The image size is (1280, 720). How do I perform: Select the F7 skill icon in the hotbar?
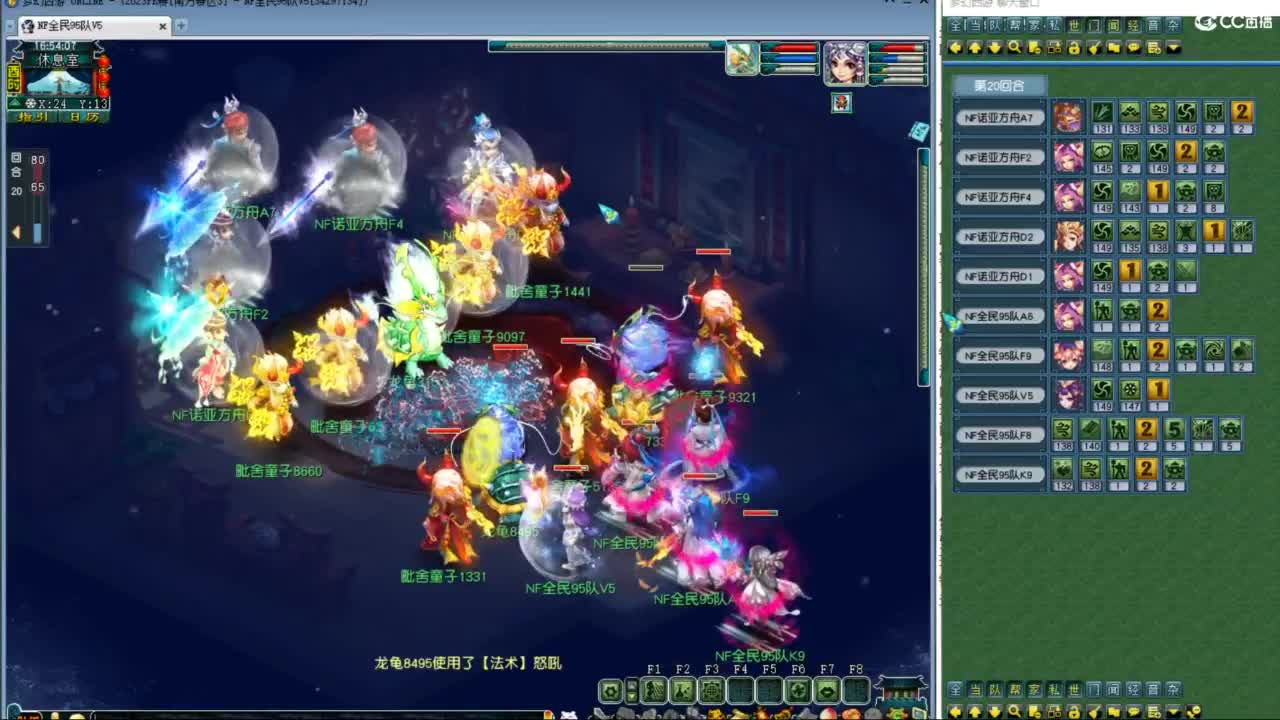pyautogui.click(x=827, y=688)
